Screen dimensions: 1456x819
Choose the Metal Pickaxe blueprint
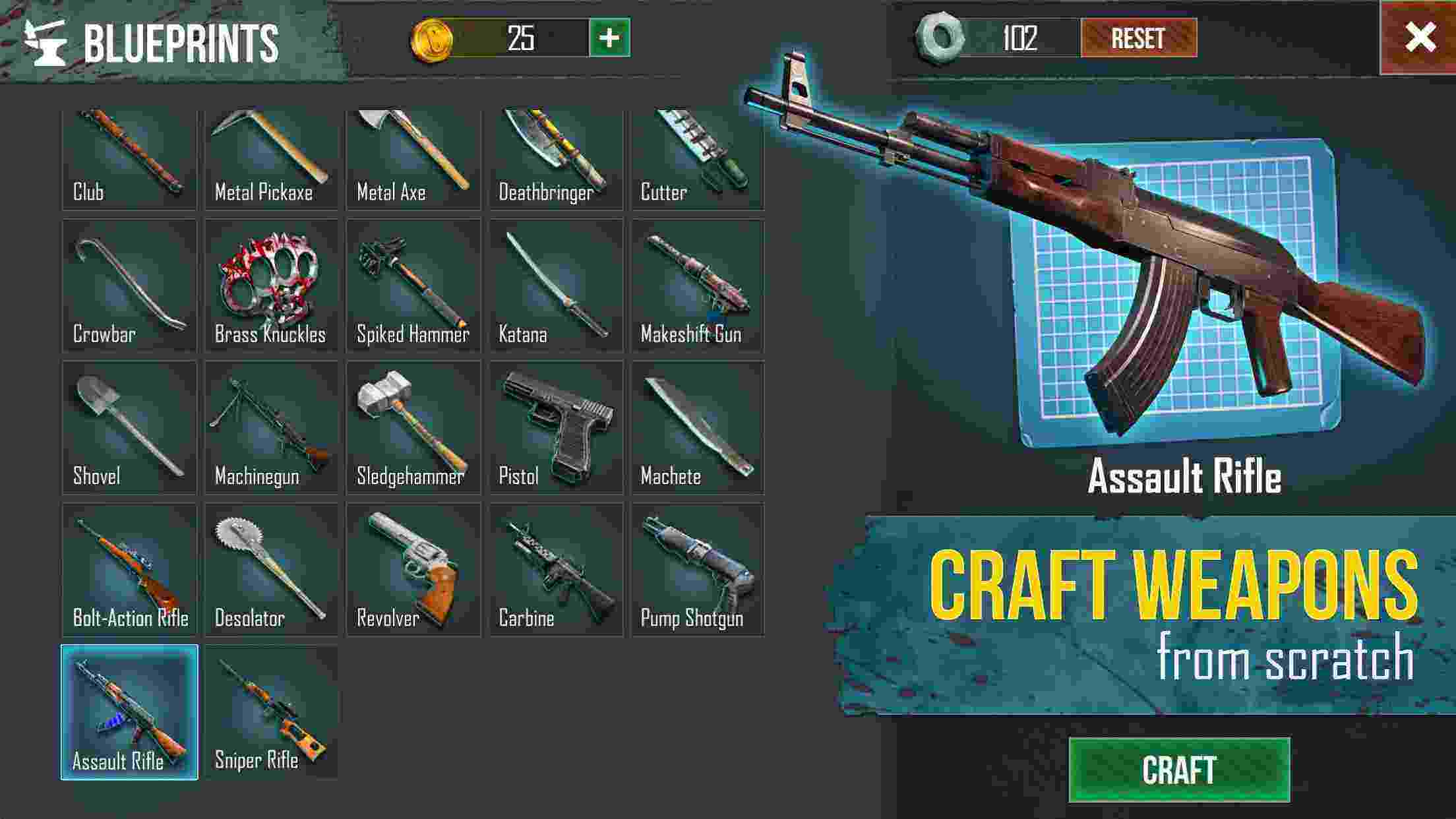[272, 160]
